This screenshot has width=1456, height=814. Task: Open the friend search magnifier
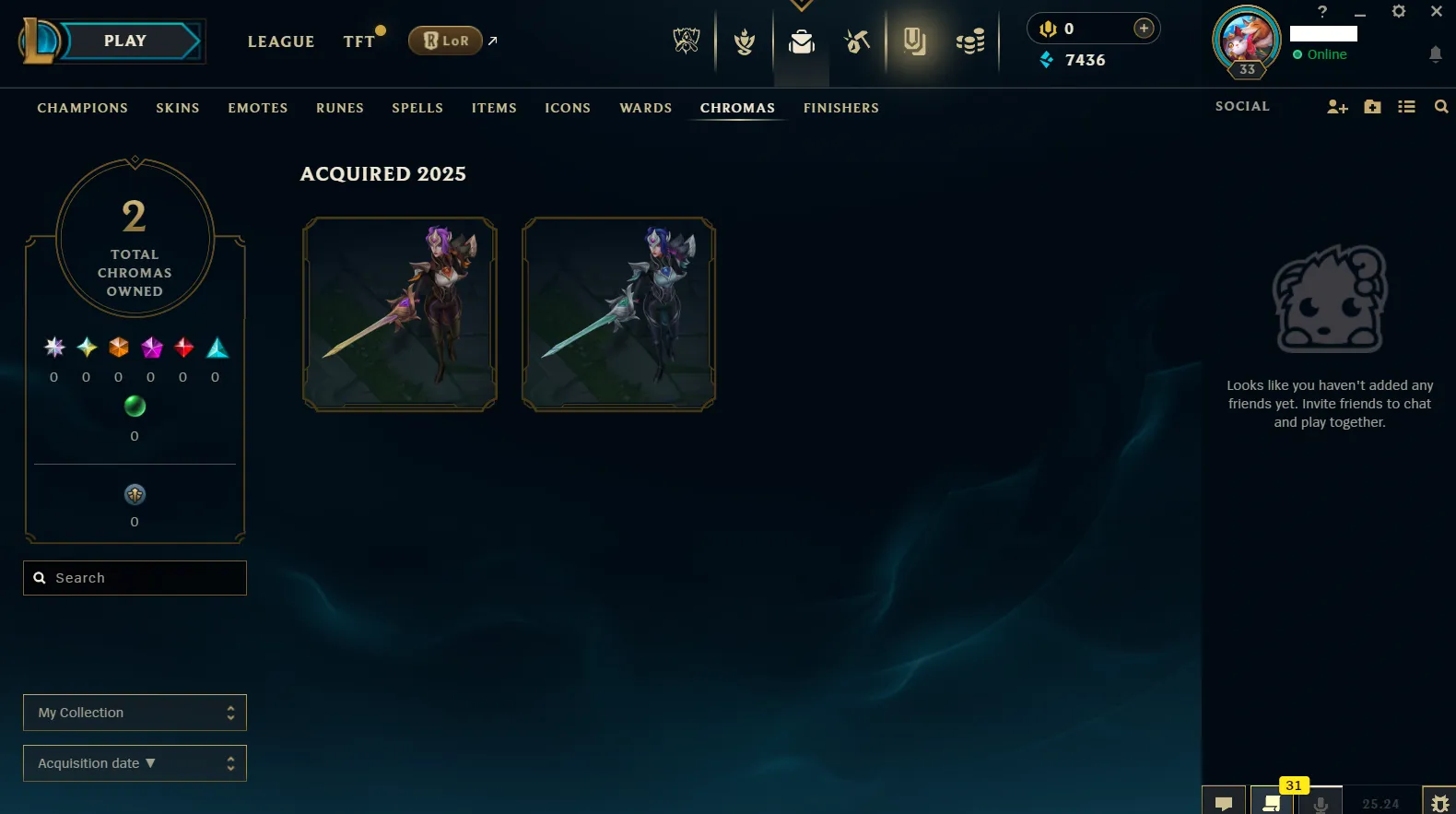pyautogui.click(x=1441, y=106)
